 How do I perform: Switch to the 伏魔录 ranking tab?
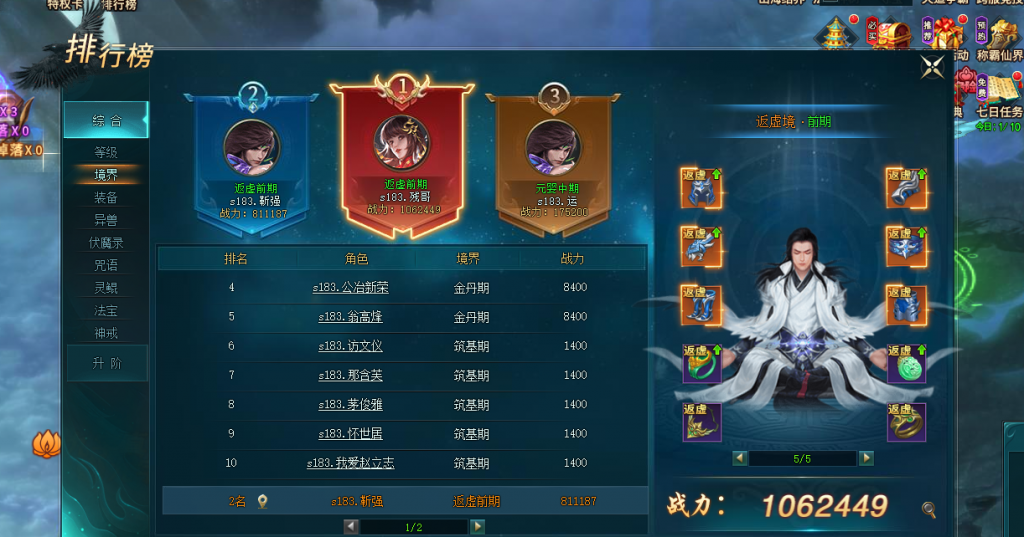[x=106, y=243]
